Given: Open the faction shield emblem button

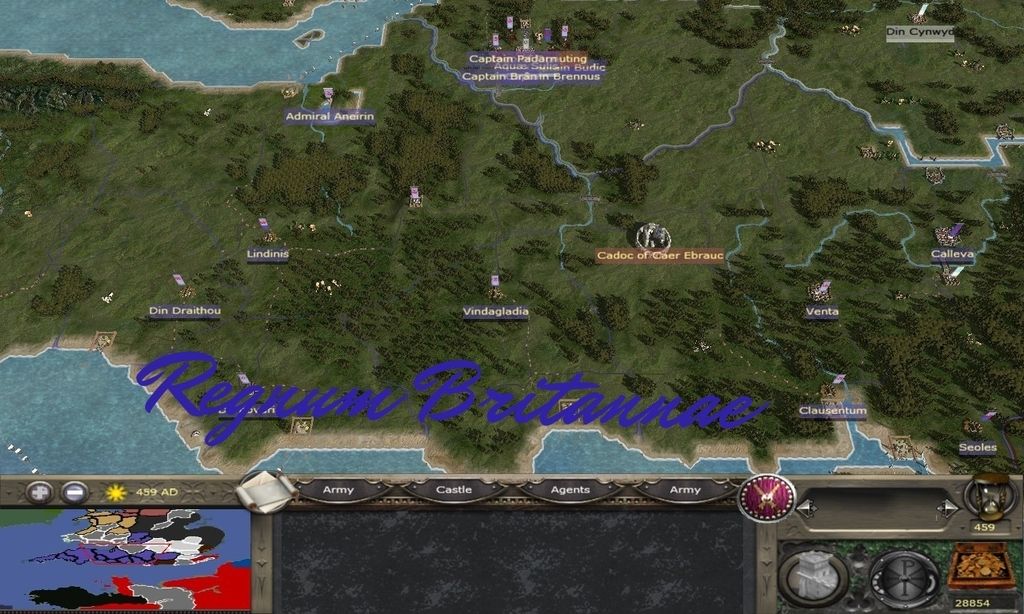Looking at the screenshot, I should click(767, 498).
